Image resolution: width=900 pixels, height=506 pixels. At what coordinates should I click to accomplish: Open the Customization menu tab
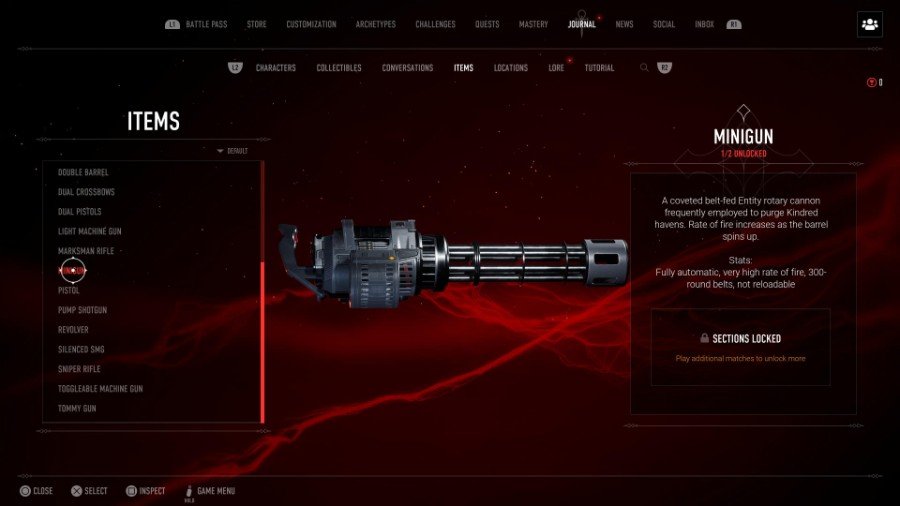coord(311,24)
